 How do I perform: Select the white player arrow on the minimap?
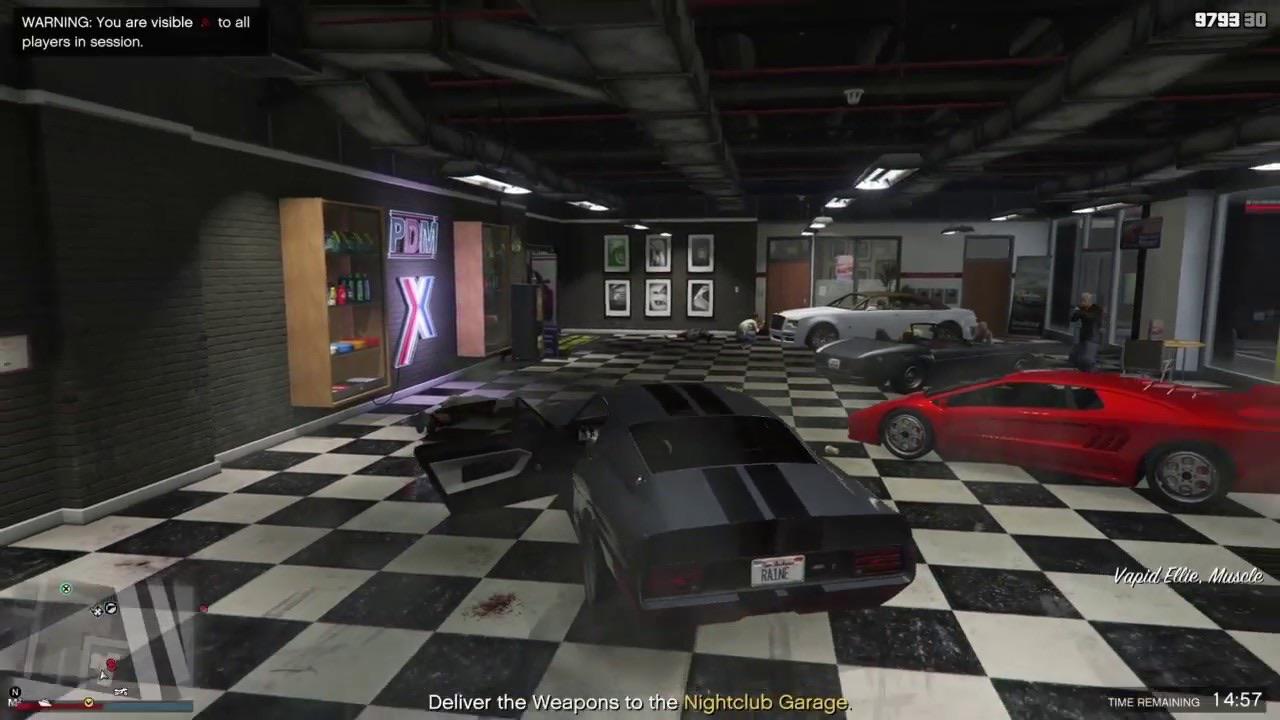coord(103,676)
